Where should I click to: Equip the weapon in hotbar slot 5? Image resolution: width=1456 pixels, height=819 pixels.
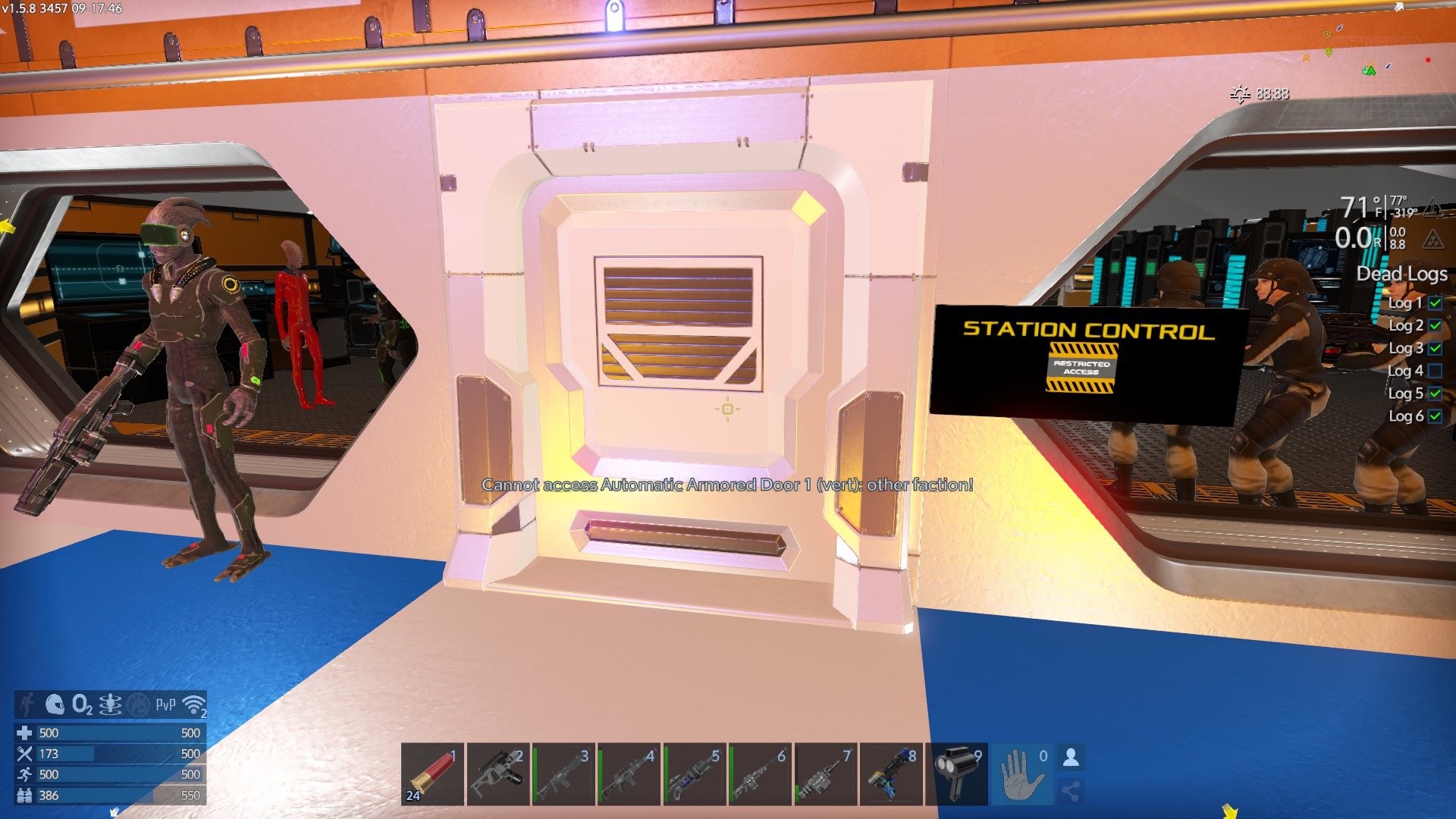pyautogui.click(x=694, y=773)
